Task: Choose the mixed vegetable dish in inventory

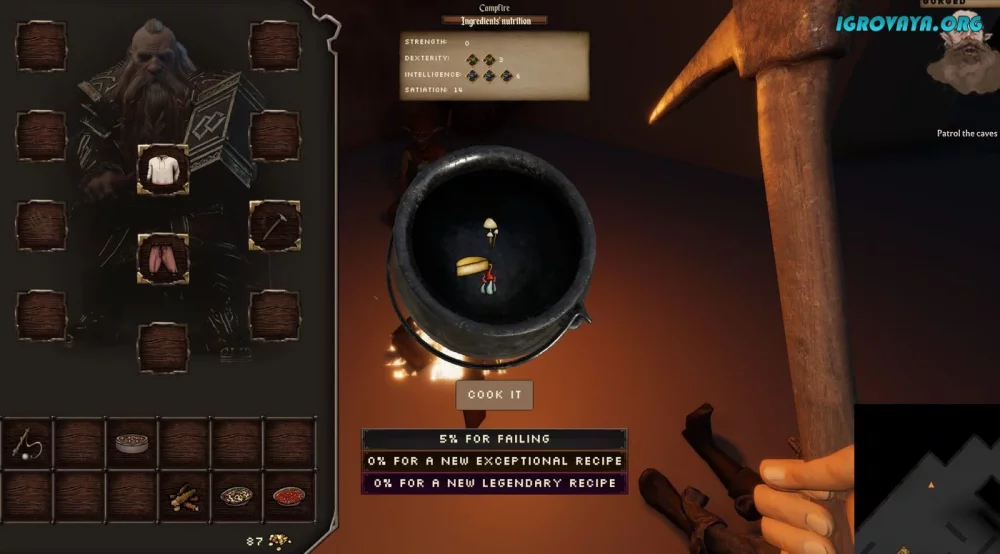Action: coord(237,495)
